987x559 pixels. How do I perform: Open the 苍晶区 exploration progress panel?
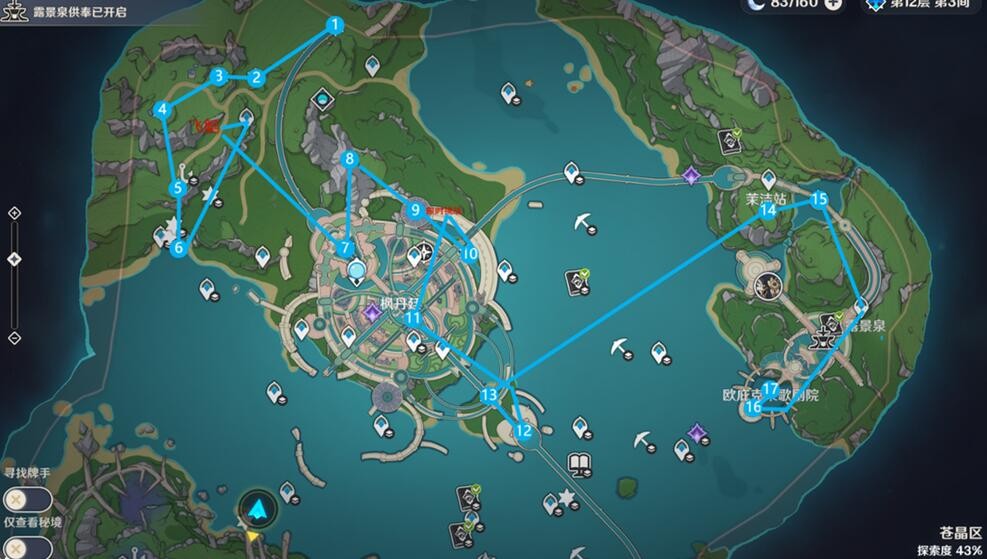[958, 541]
